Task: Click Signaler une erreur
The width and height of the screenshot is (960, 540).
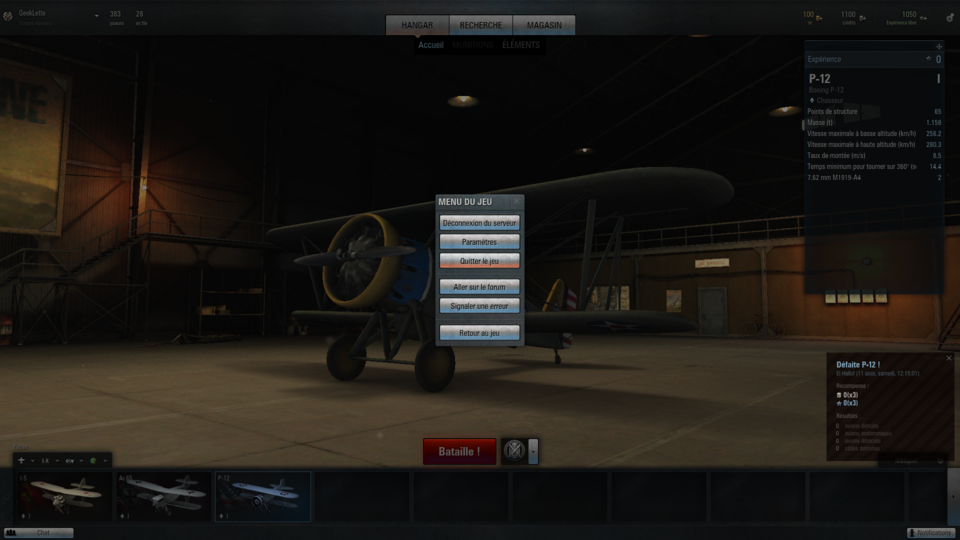Action: click(x=480, y=306)
